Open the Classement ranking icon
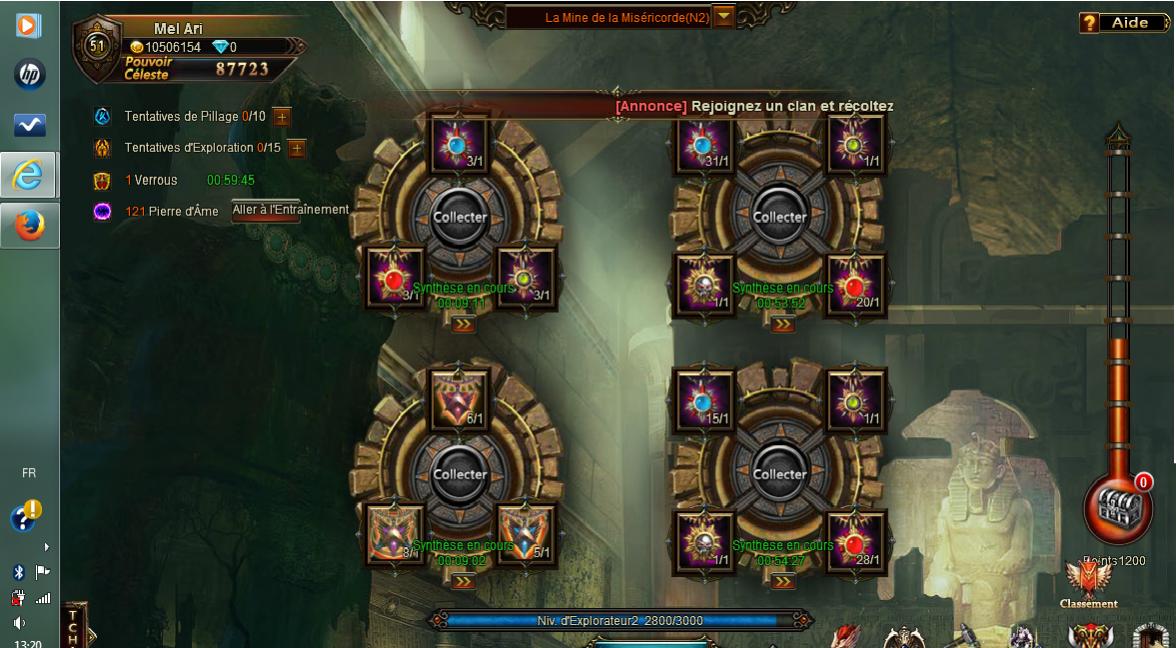Screen dimensions: 1176x648 pos(1088,583)
